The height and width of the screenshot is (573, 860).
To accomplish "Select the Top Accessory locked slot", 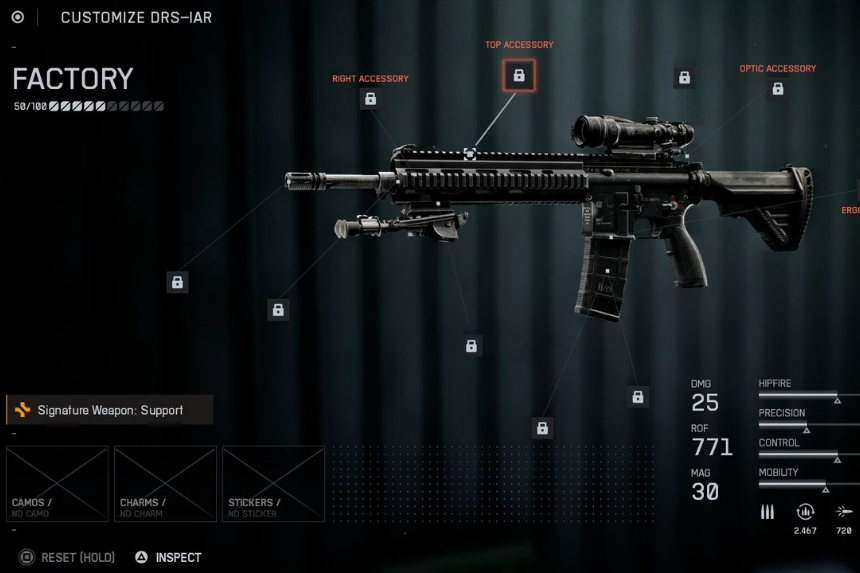I will (519, 75).
